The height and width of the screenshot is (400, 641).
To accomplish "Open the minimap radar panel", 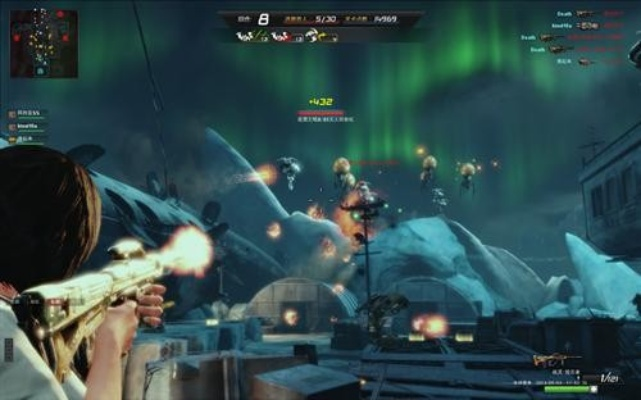I will click(x=43, y=44).
